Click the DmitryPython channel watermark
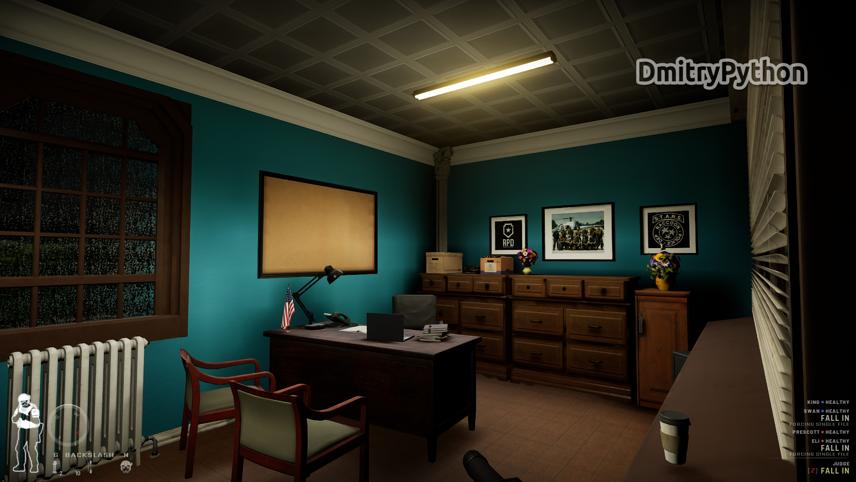This screenshot has height=482, width=856. (721, 73)
